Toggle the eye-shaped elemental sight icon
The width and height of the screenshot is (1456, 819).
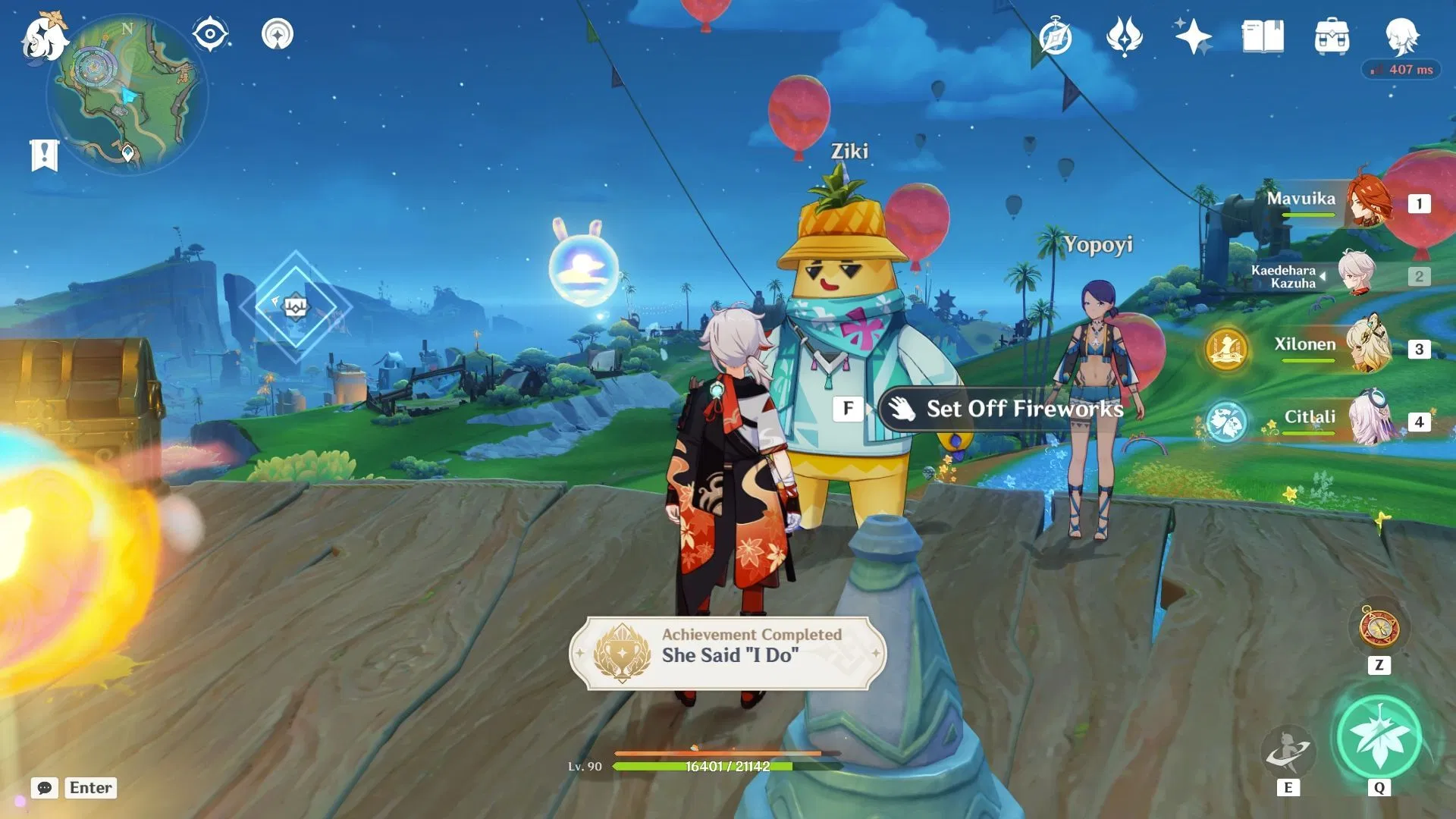tap(210, 35)
